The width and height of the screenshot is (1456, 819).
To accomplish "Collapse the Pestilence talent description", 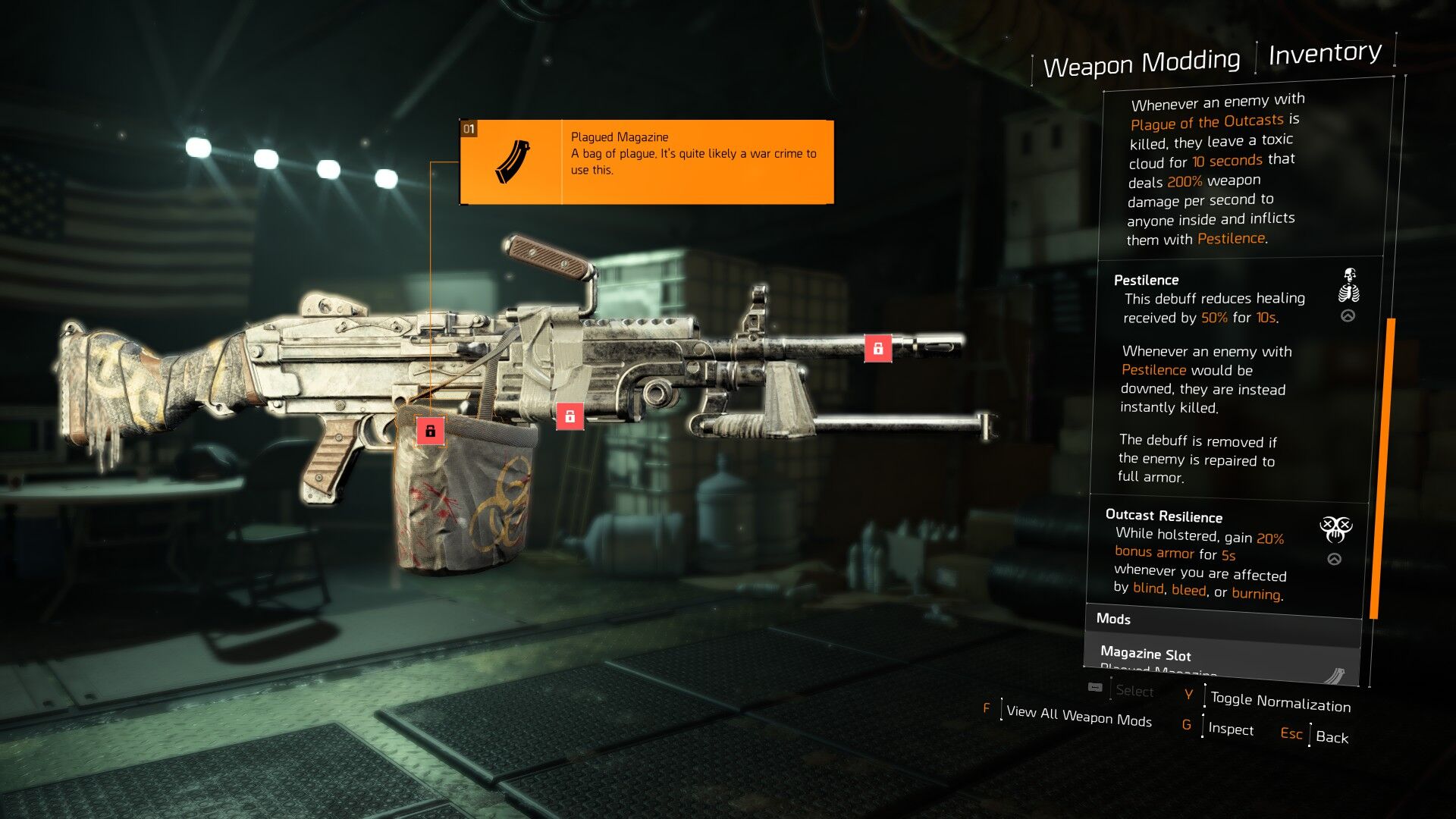I will (1348, 316).
